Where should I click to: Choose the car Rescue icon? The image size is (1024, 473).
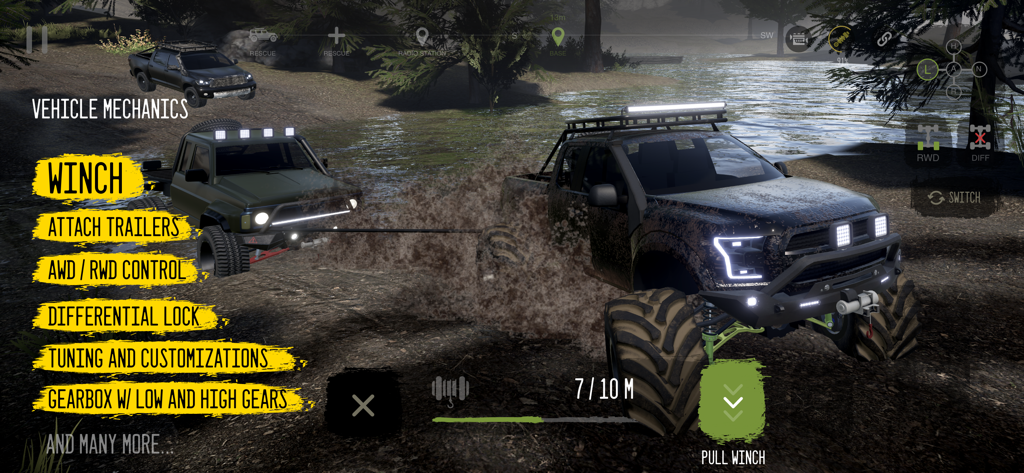263,38
